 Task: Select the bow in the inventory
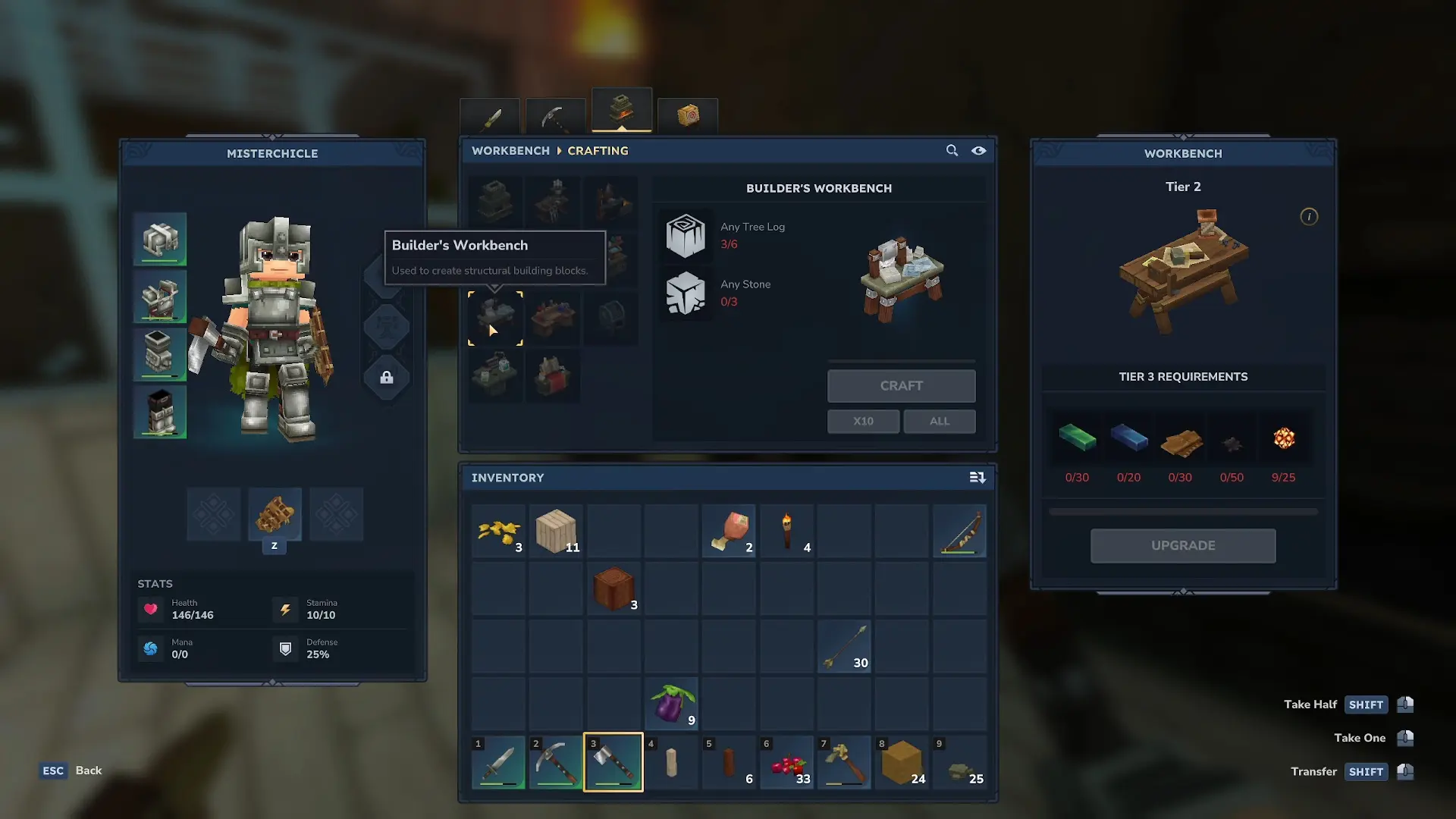959,532
